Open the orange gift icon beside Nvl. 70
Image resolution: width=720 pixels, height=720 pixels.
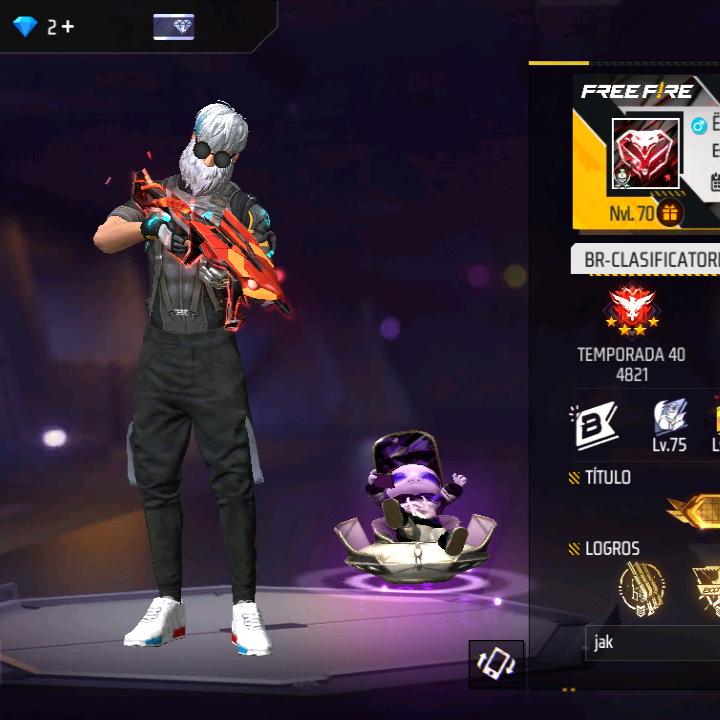pos(670,213)
